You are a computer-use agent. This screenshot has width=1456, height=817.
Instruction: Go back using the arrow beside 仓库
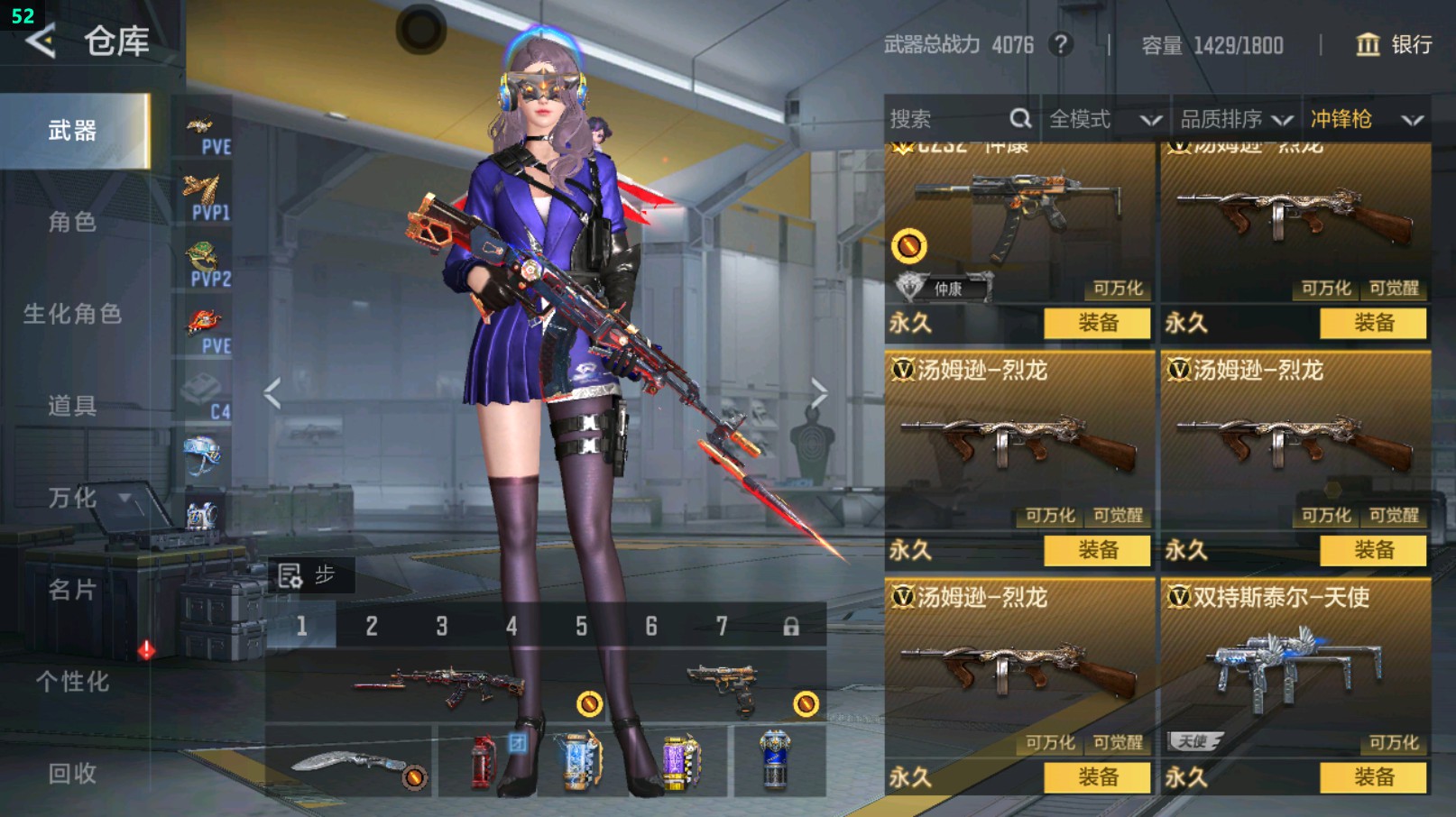[x=41, y=41]
